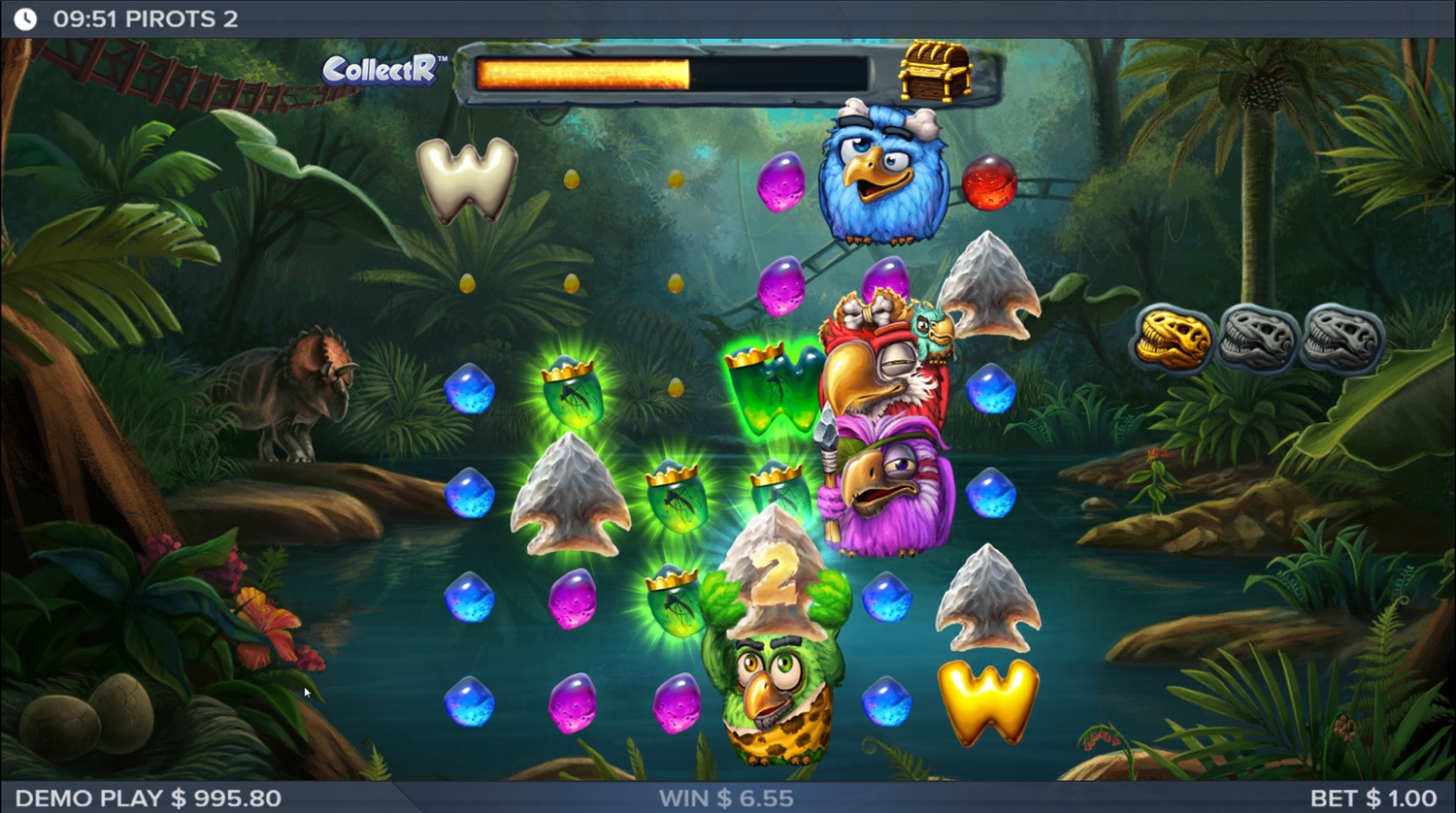Open the BET $1.00 amount selector
Image resolution: width=1456 pixels, height=813 pixels.
pos(1373,798)
